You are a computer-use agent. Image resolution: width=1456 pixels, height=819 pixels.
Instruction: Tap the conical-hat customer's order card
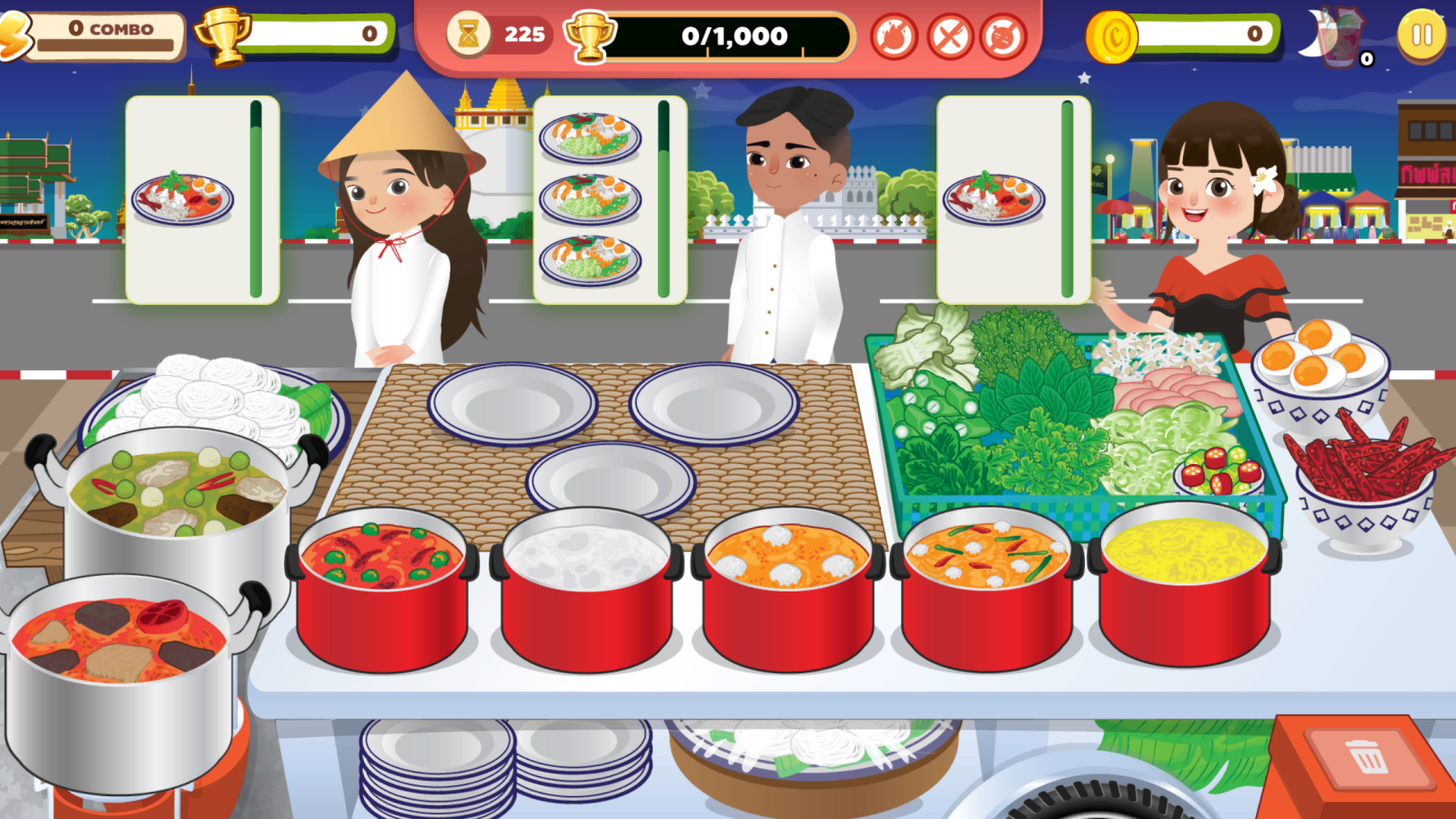201,199
